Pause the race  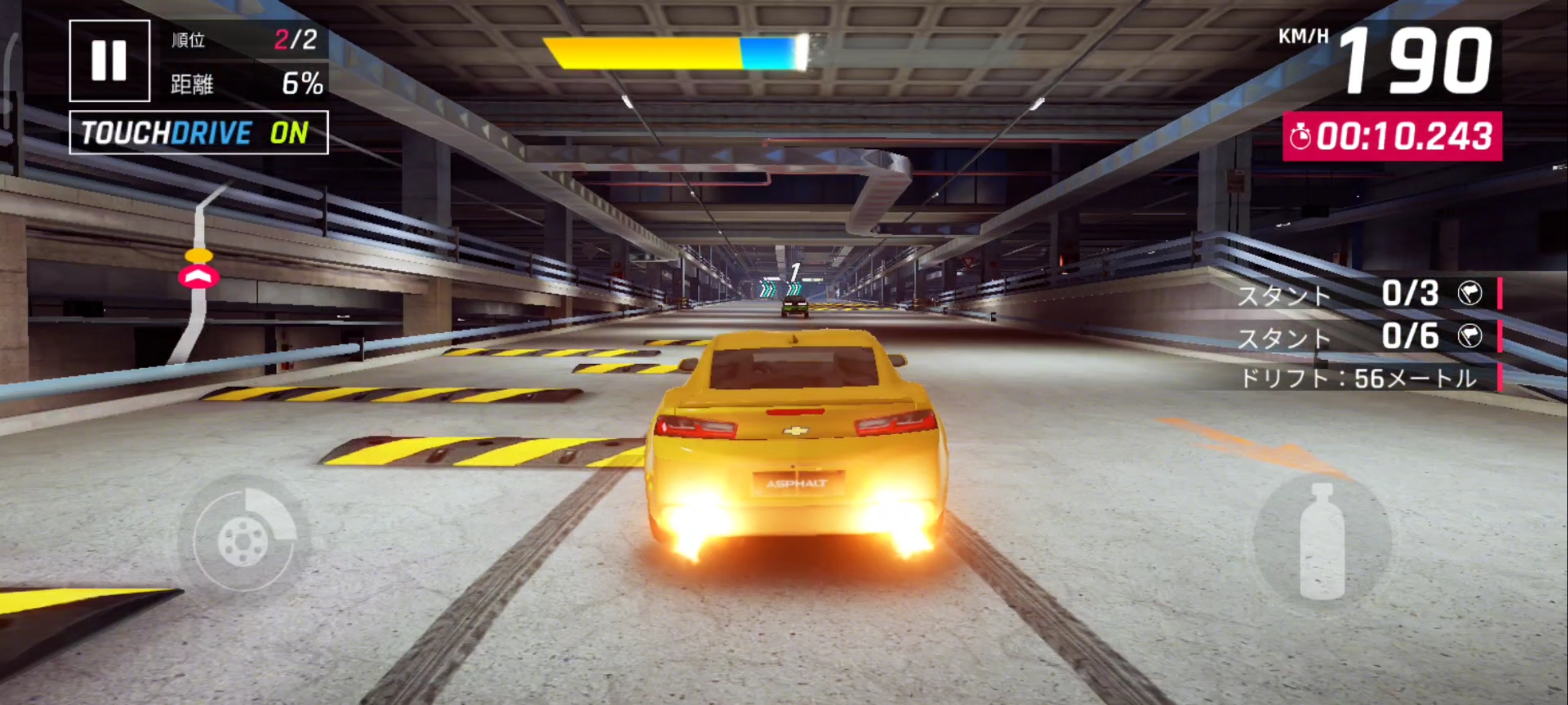click(110, 61)
